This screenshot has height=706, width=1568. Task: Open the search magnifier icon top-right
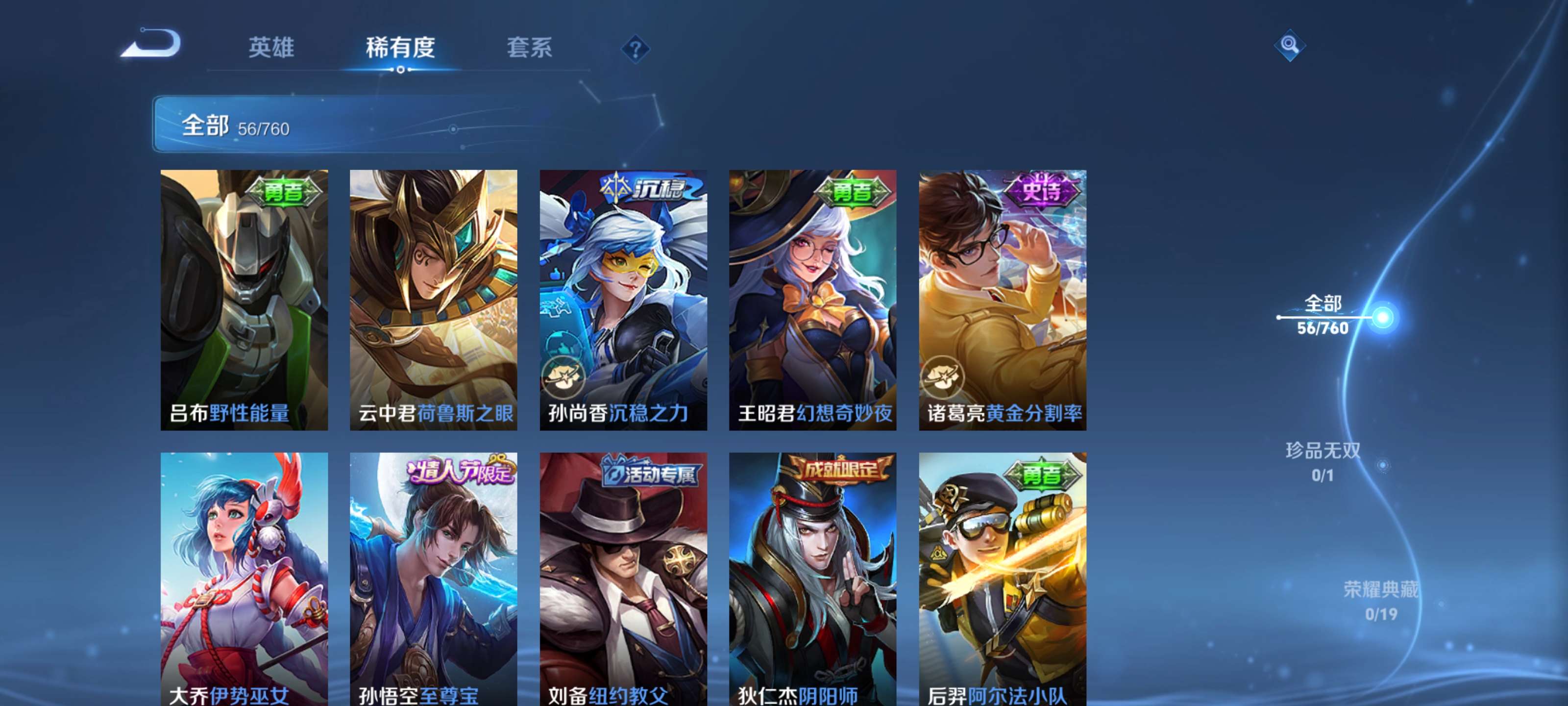point(1291,46)
